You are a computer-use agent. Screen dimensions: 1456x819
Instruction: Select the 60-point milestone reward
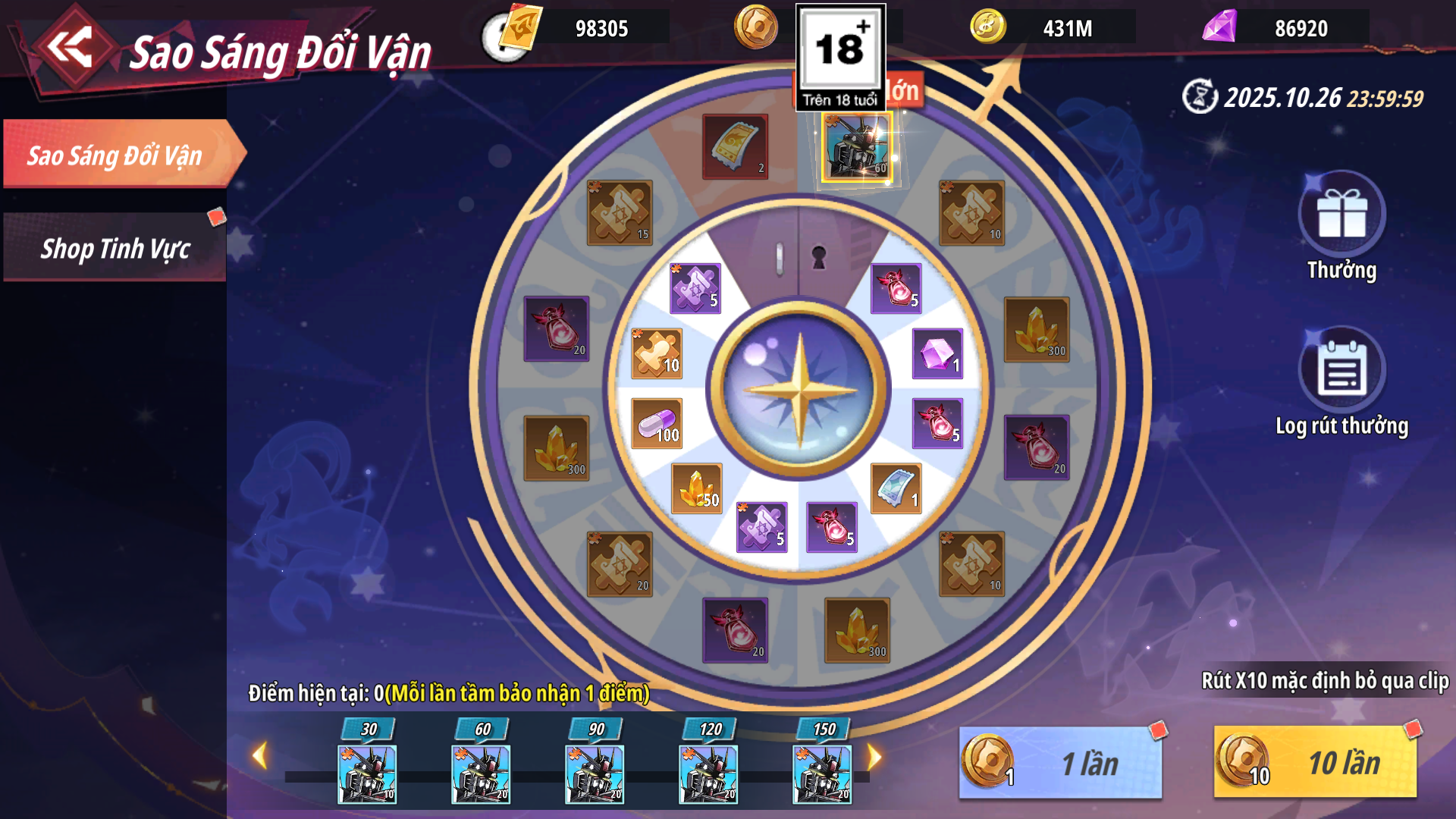click(481, 773)
